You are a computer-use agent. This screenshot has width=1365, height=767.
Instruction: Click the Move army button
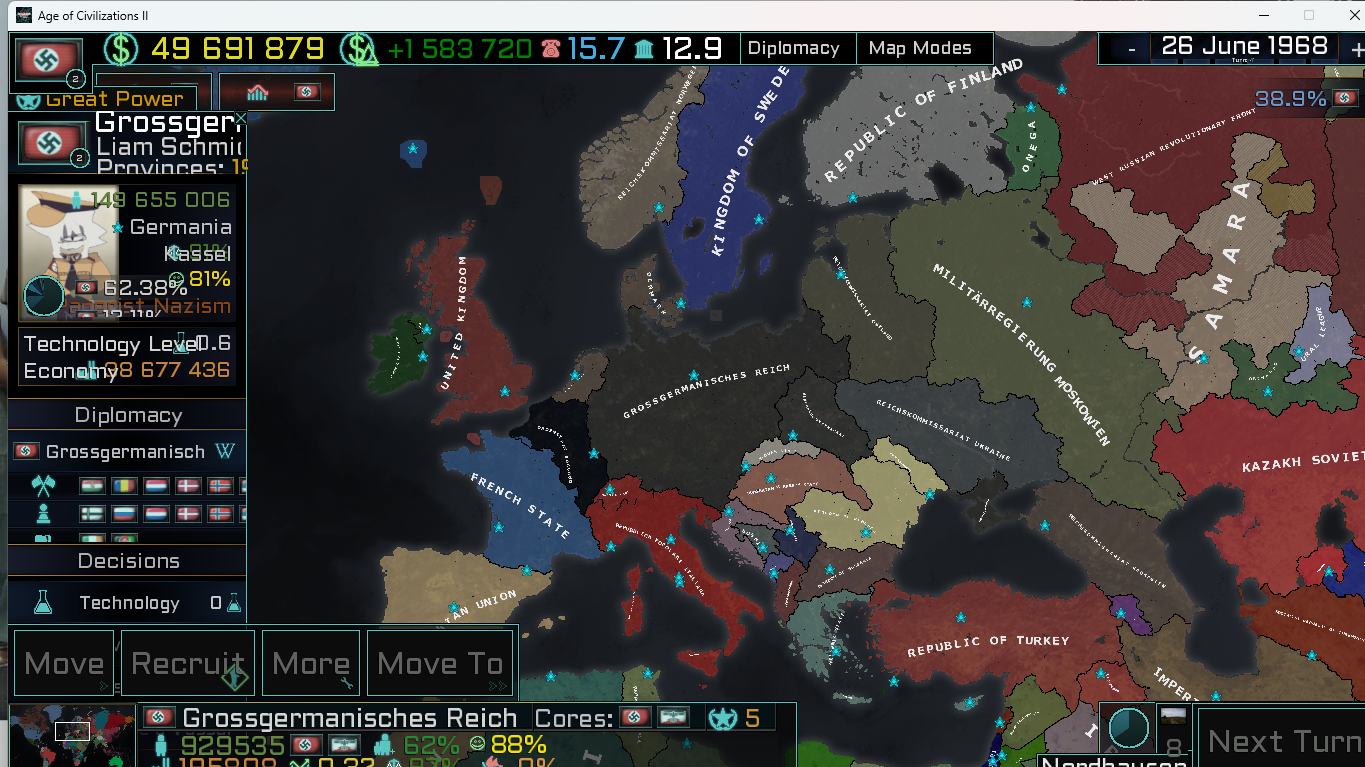(65, 663)
